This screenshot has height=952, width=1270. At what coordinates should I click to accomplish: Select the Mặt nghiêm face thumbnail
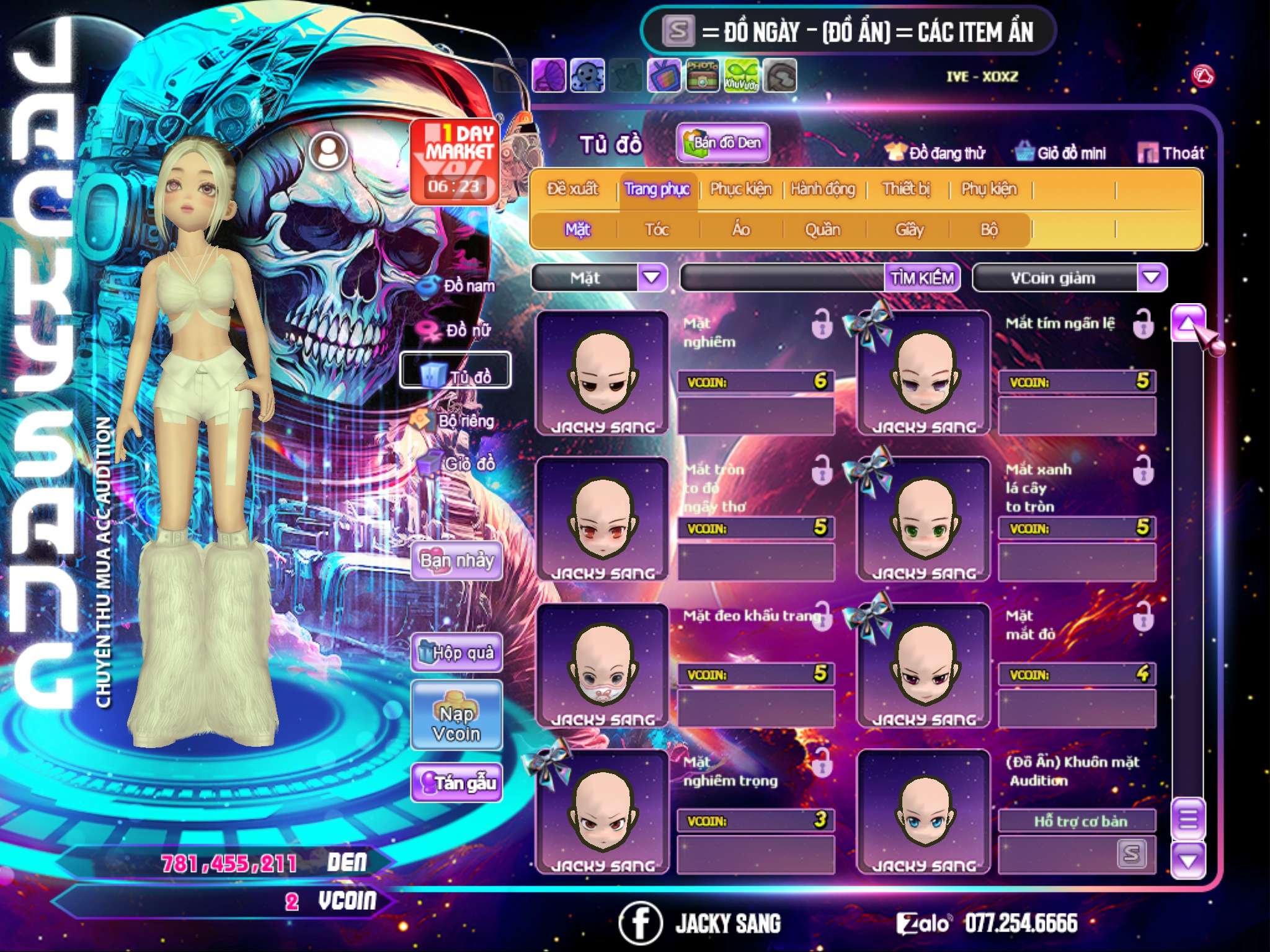tap(602, 372)
